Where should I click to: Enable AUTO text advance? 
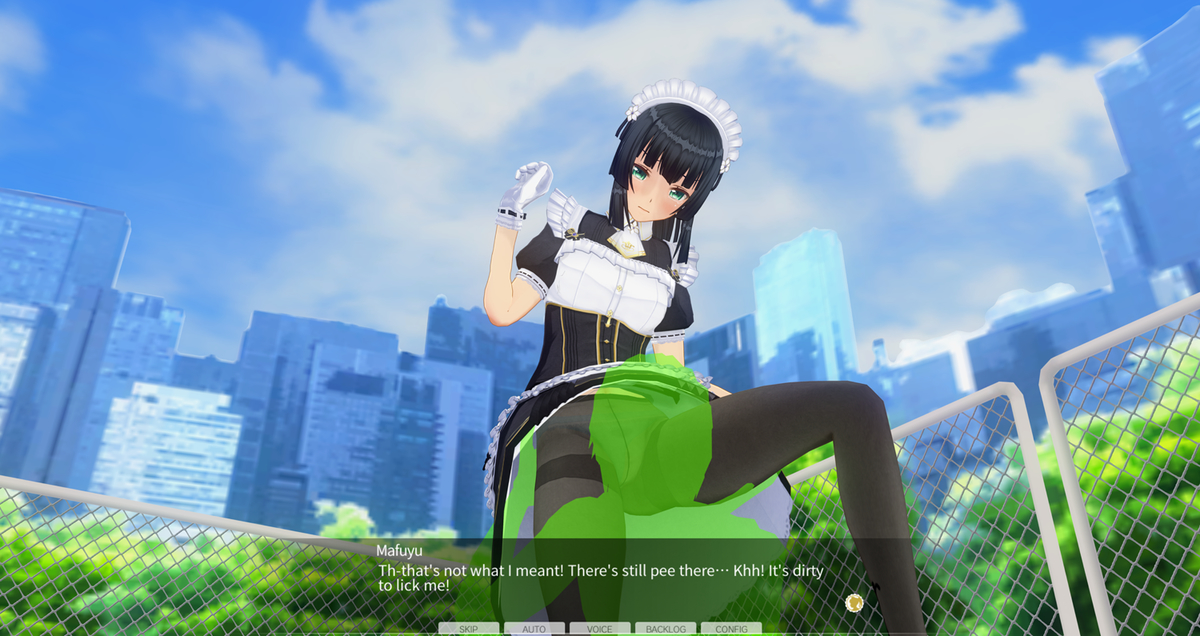(534, 629)
